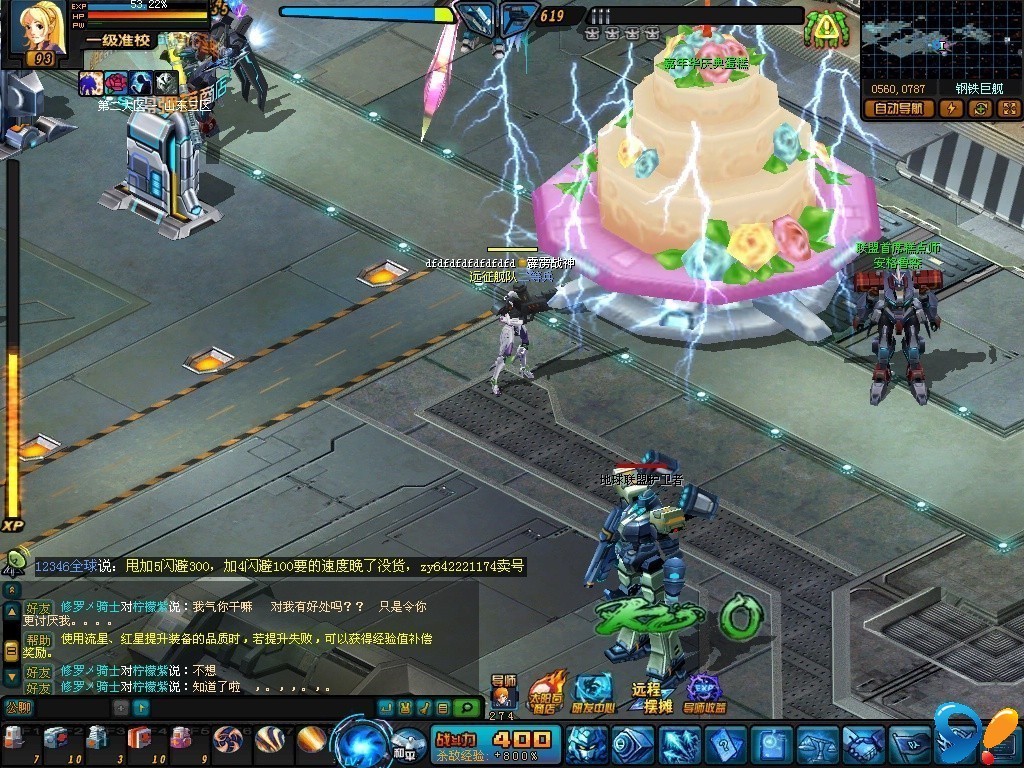Select the 公聊 public chat channel

tap(18, 707)
